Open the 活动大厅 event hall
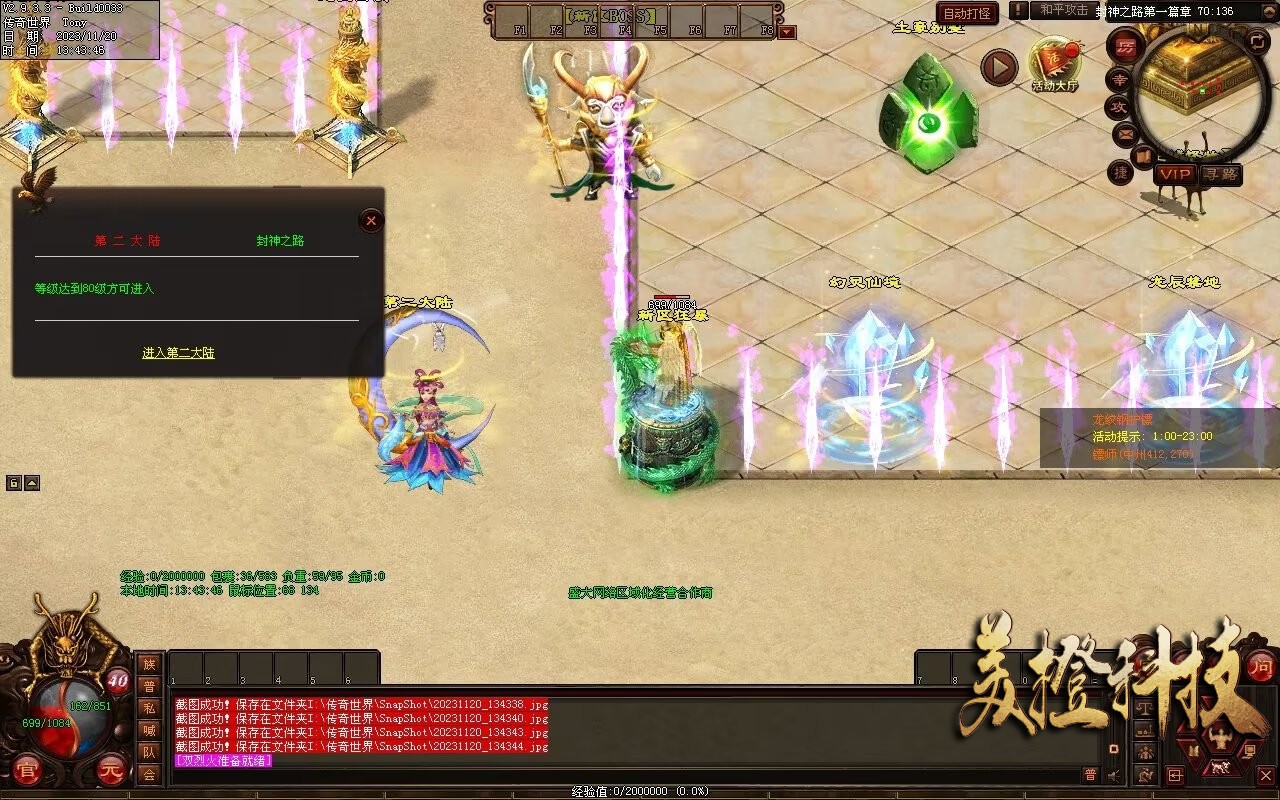Screen dimensions: 1280x800 tap(1054, 62)
